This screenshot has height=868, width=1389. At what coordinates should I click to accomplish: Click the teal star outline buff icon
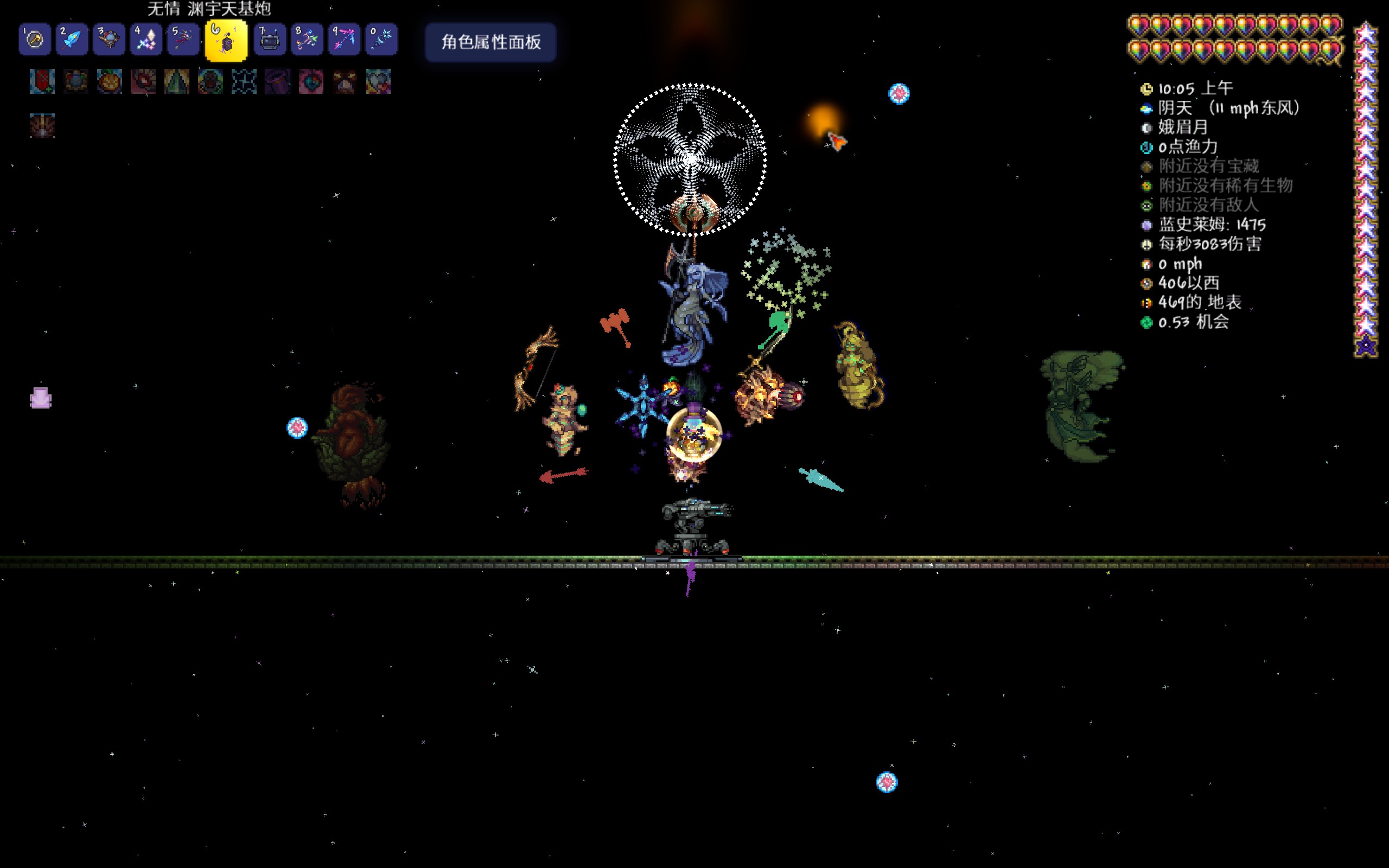(244, 81)
